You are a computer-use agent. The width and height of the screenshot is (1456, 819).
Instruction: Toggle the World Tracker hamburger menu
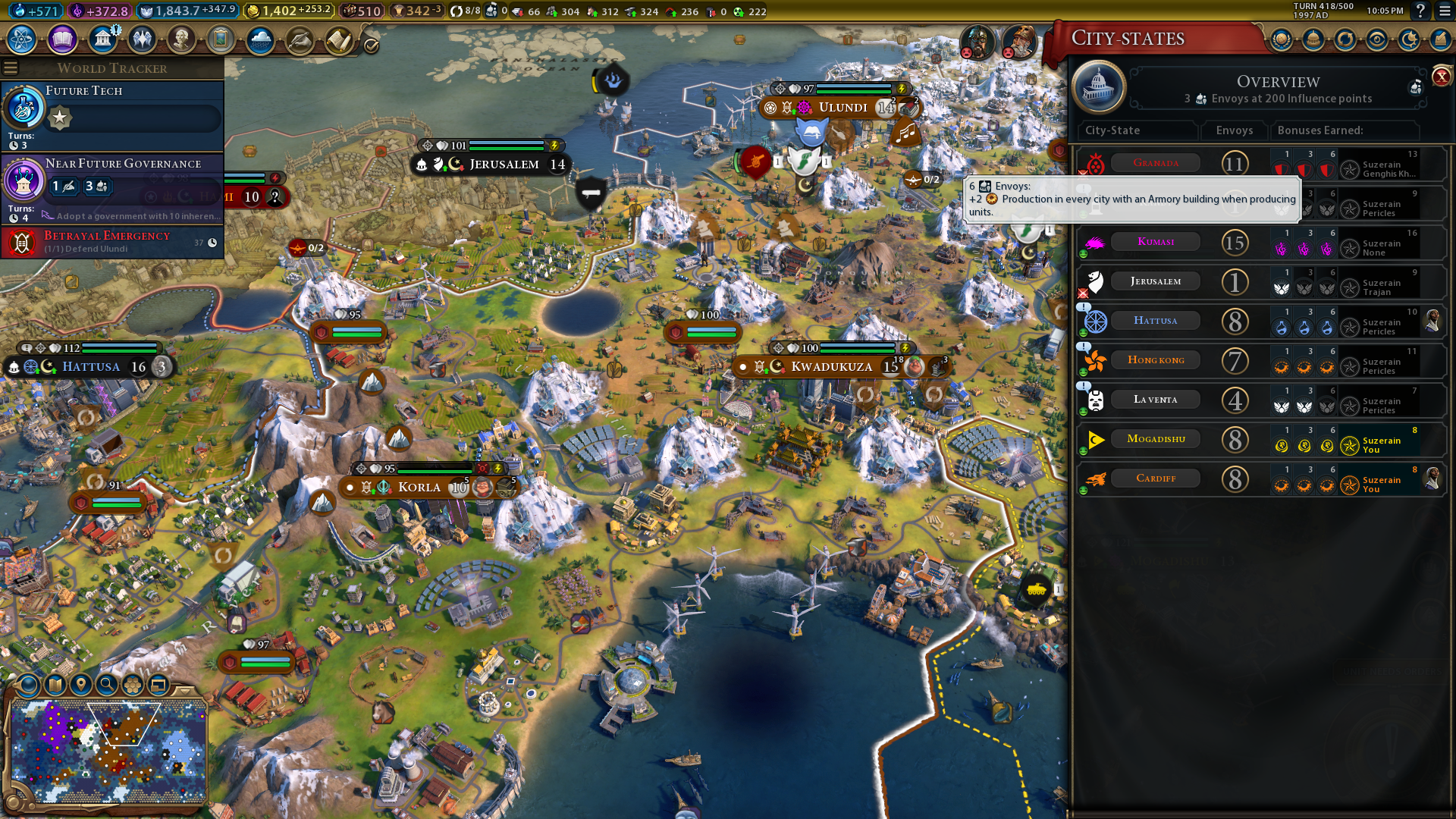11,68
